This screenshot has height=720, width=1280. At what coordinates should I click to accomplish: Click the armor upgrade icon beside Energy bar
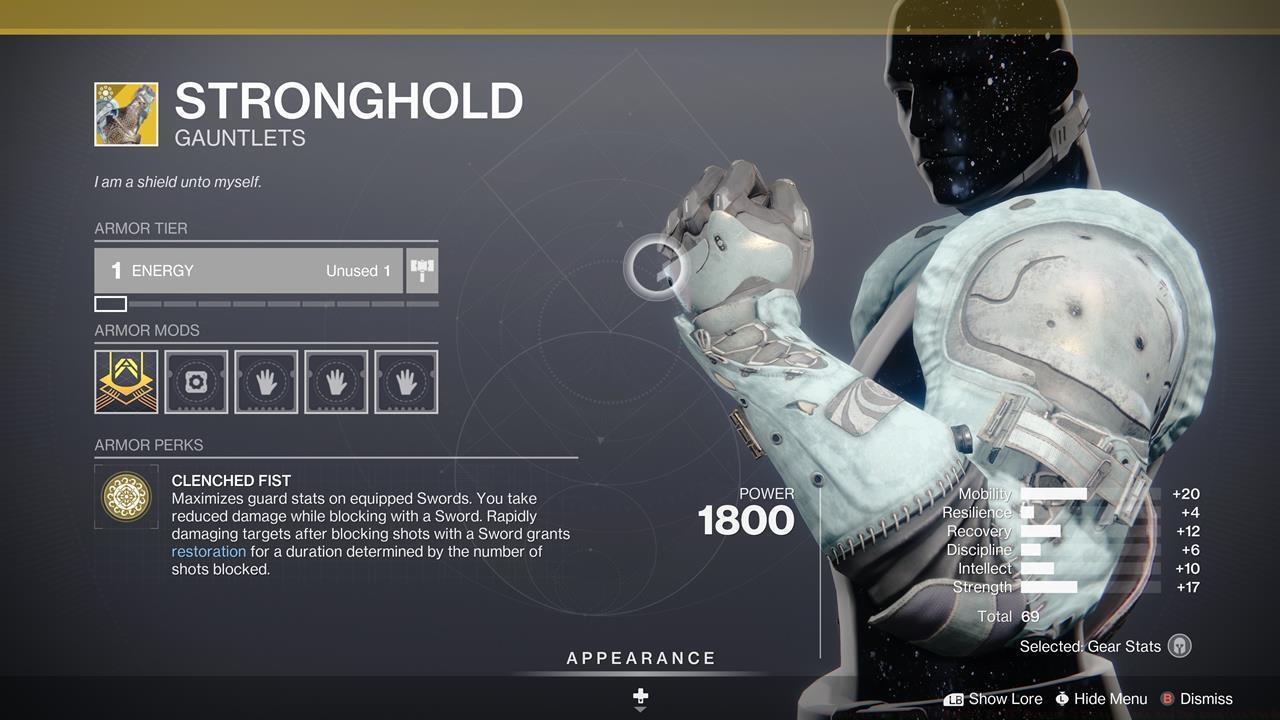(421, 269)
